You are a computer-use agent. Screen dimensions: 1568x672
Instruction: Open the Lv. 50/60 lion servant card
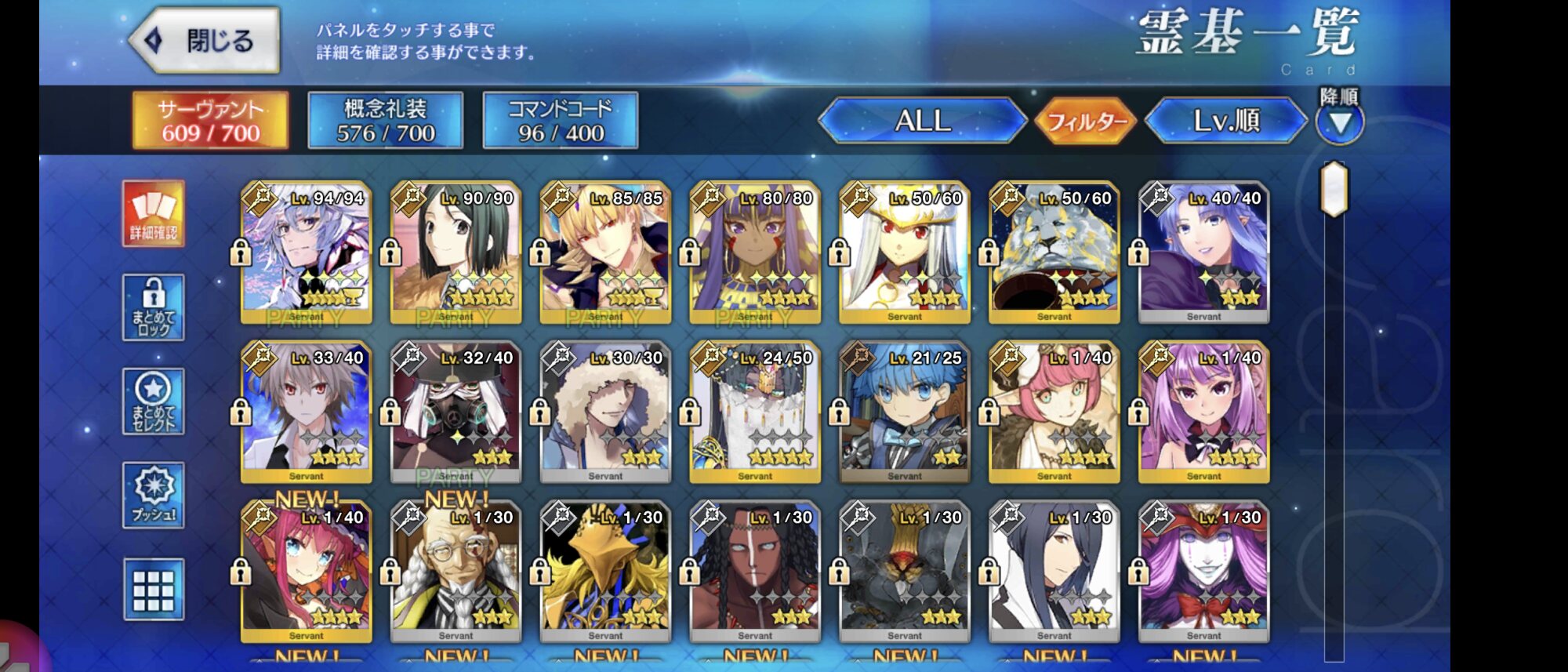[x=1054, y=252]
